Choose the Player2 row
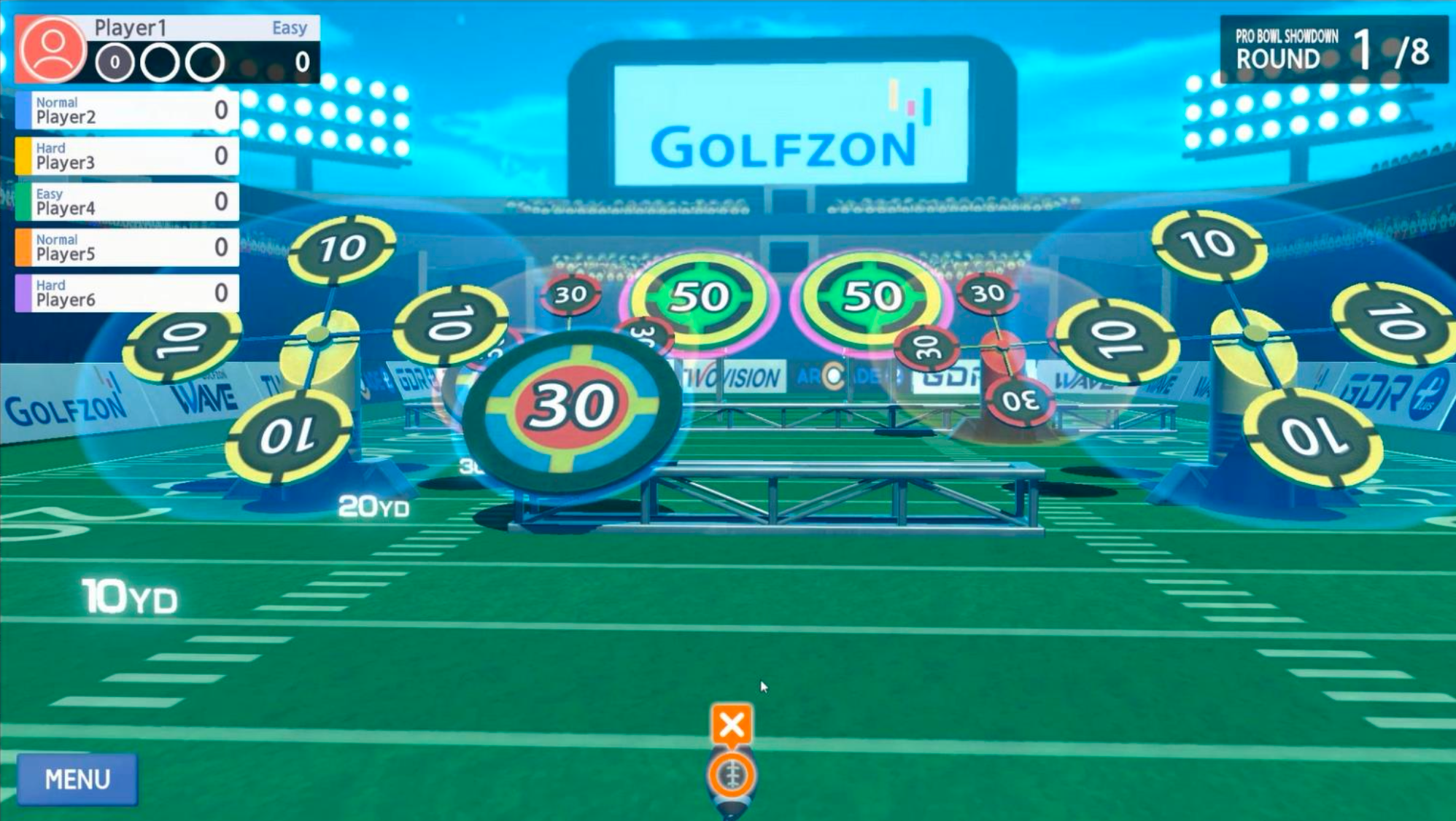 point(128,110)
